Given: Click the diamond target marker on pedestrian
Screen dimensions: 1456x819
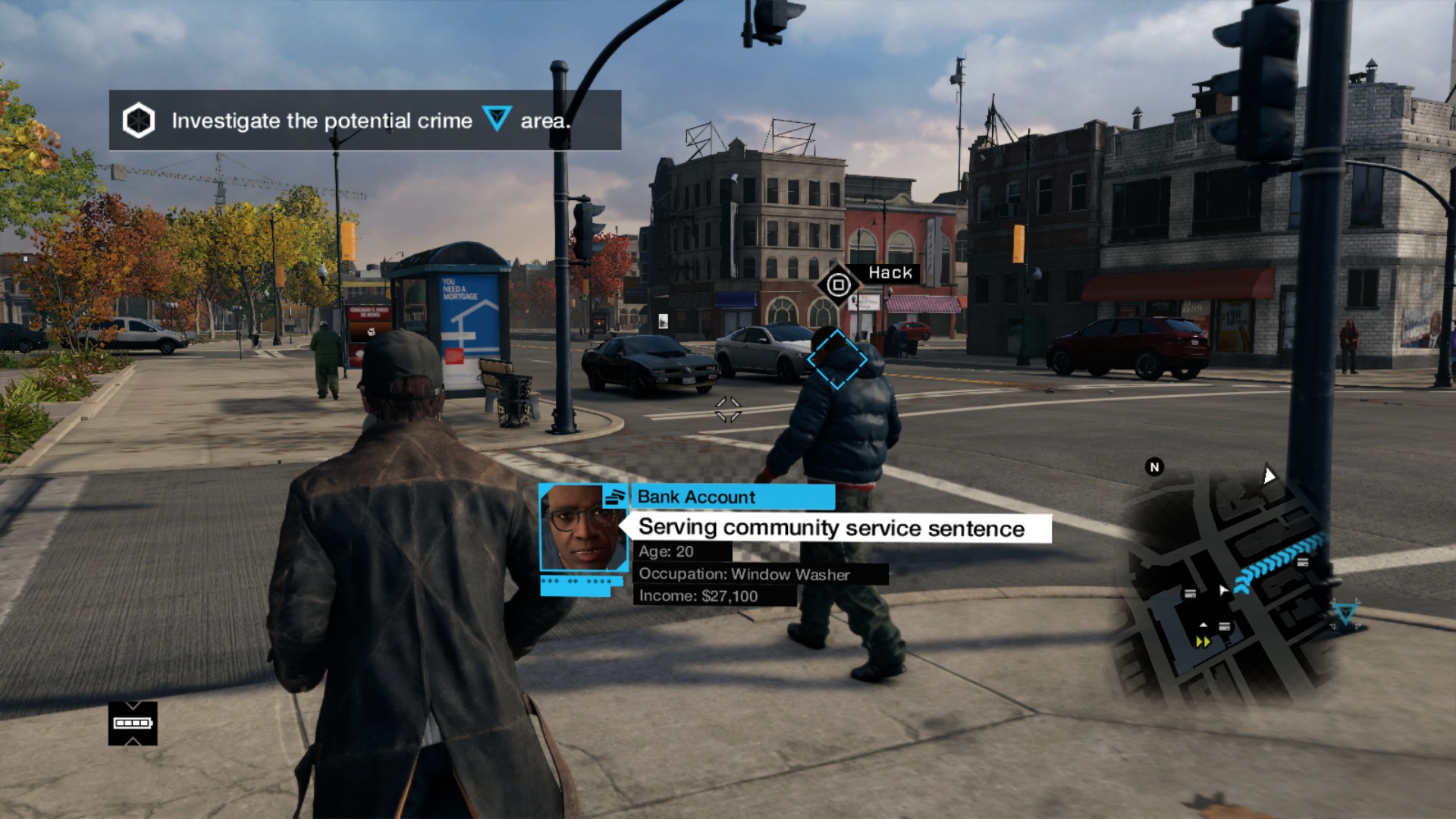Looking at the screenshot, I should click(x=836, y=359).
